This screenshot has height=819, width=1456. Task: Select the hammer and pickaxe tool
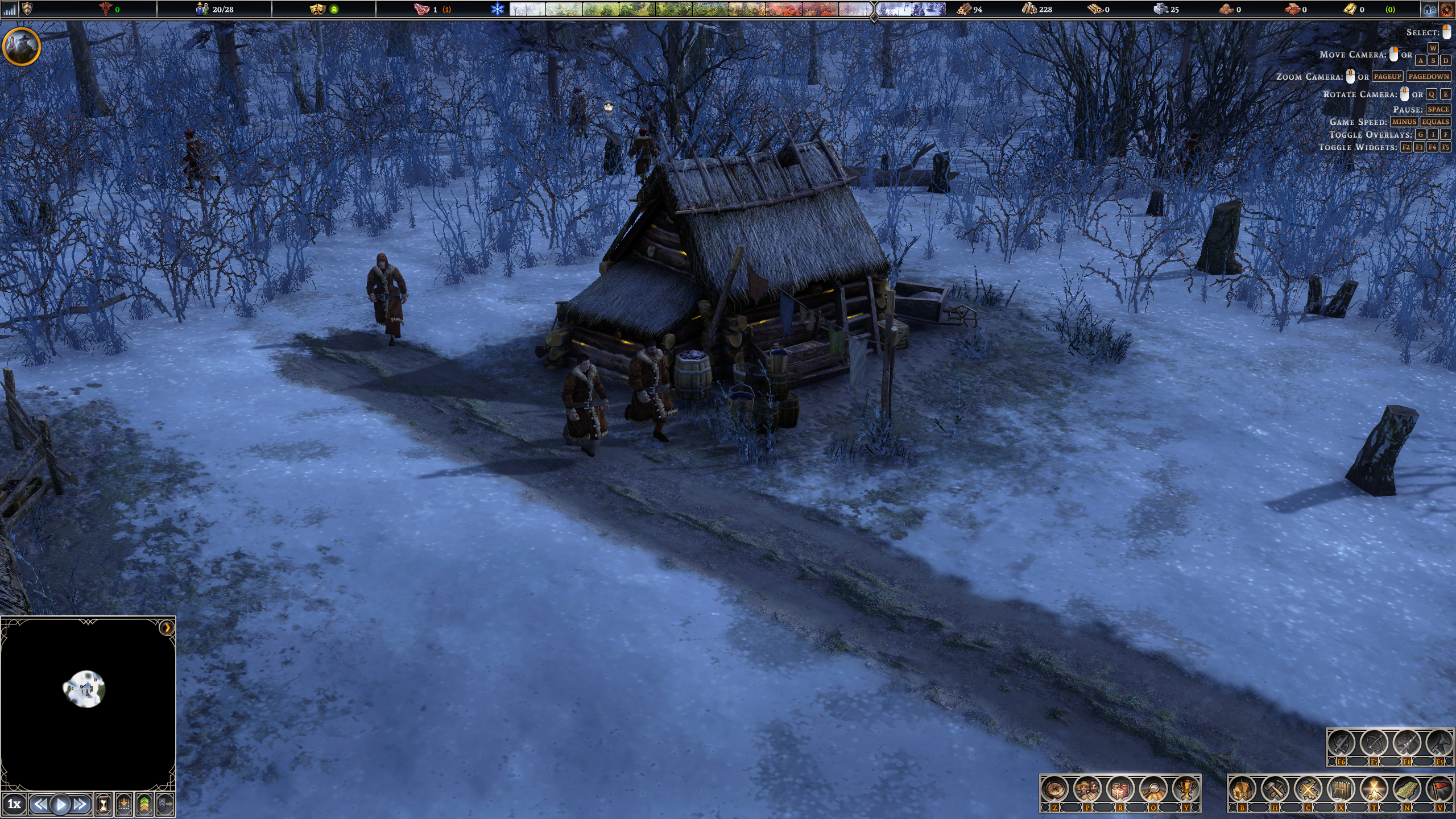[1275, 789]
